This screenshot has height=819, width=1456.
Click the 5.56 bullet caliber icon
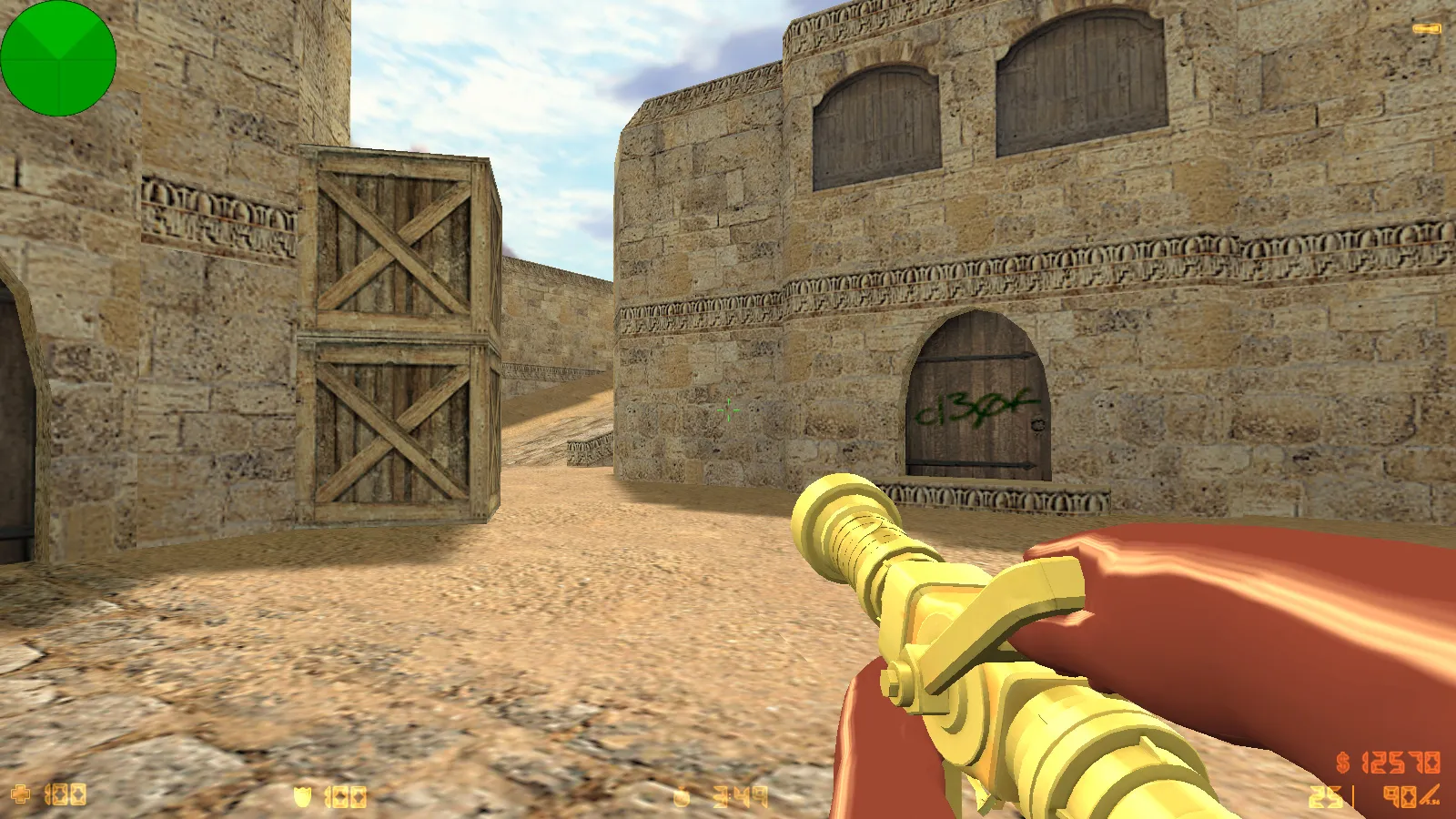[1431, 801]
